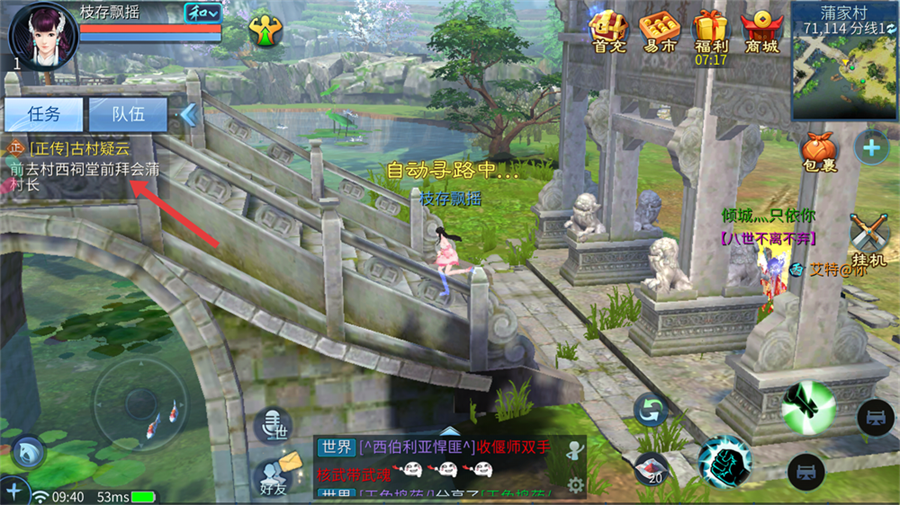The height and width of the screenshot is (505, 900).
Task: Use the consumable item with 20 count
Action: (653, 468)
